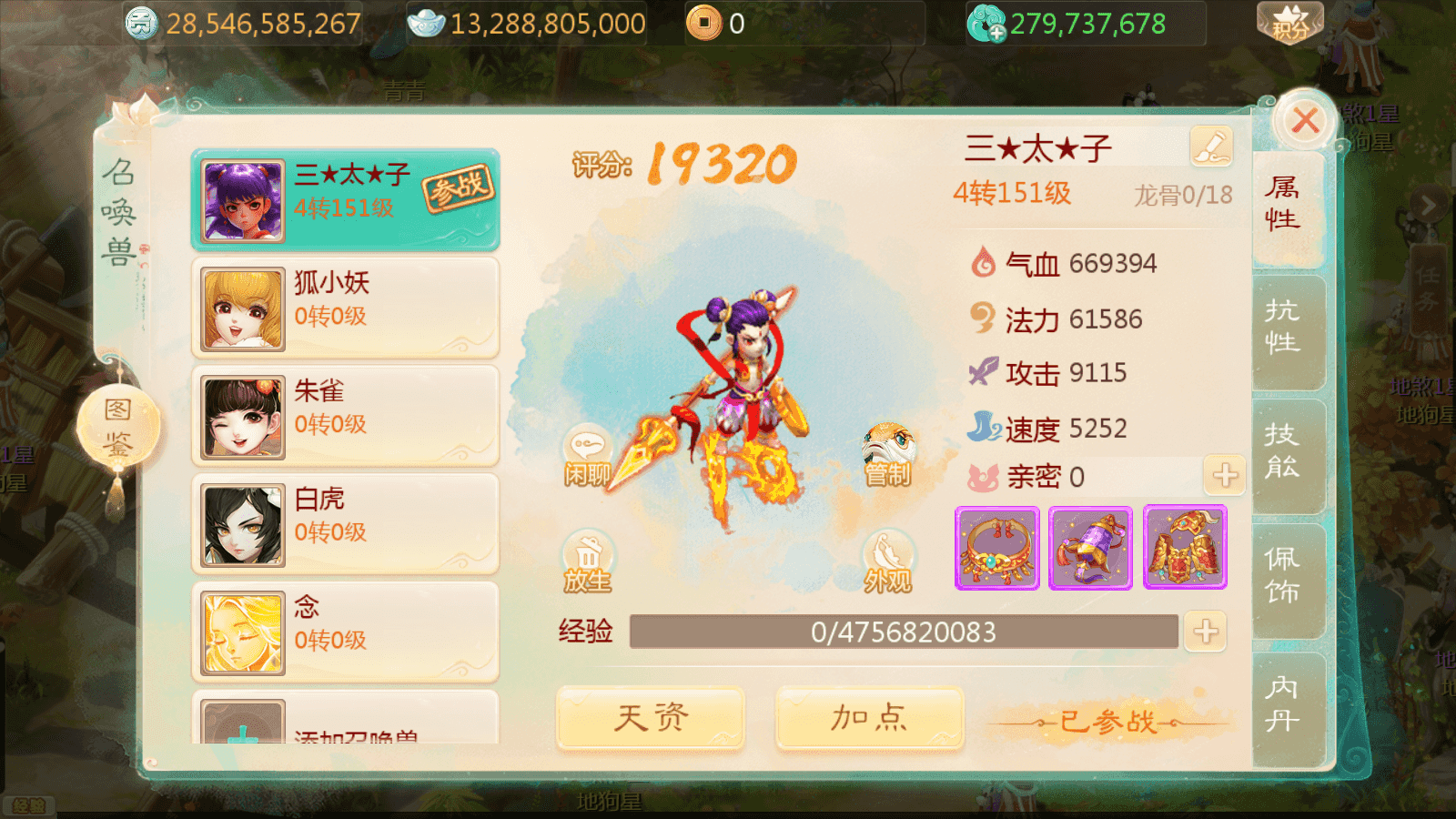Click the 加点 stat allocation button
The height and width of the screenshot is (819, 1456).
tap(867, 718)
